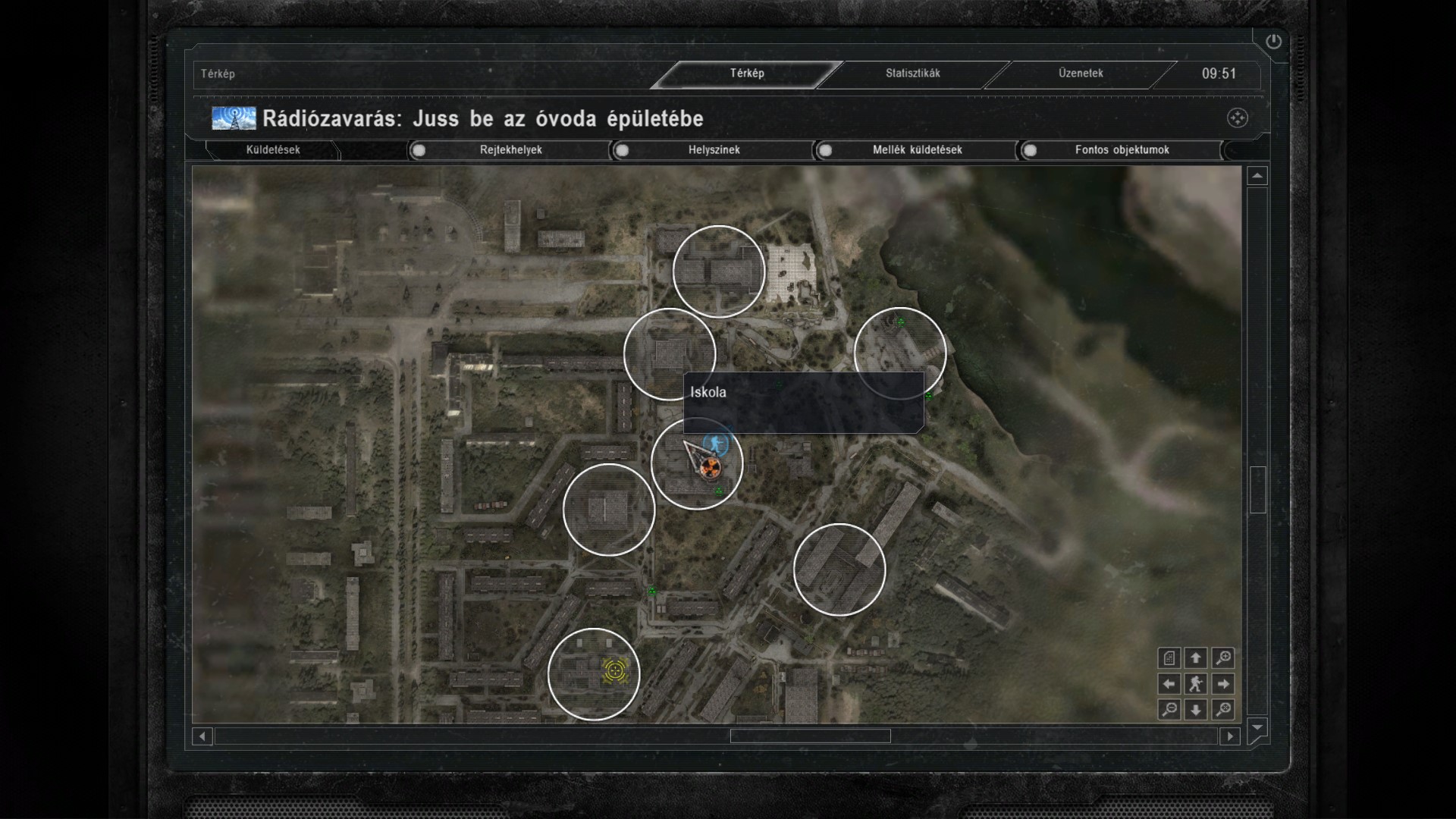Viewport: 1456px width, 819px height.
Task: Toggle the Mellék küldetések filter
Action: point(826,150)
